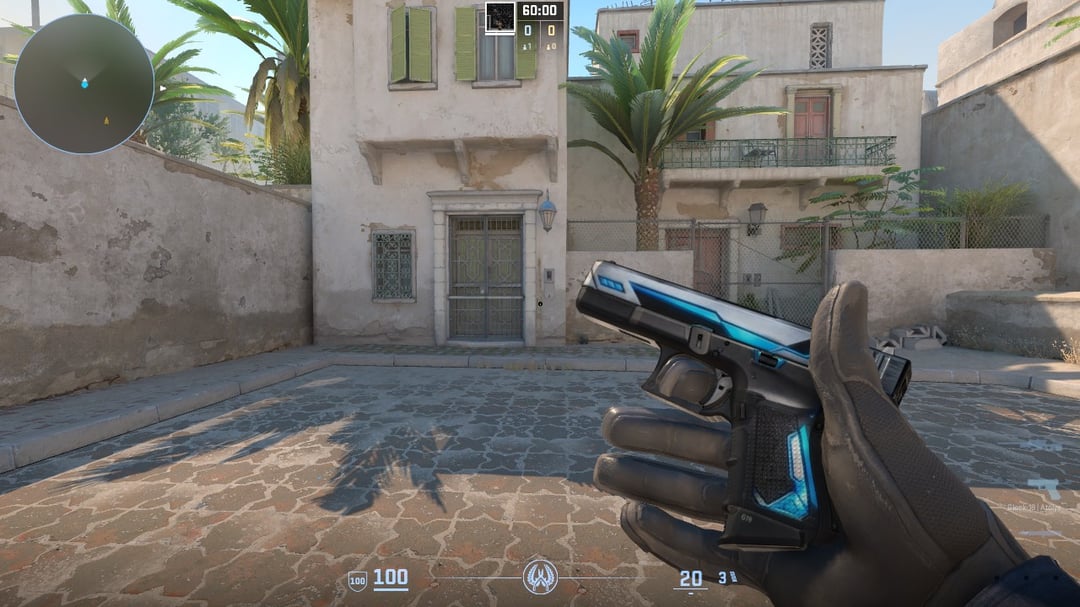Select the player avatar beside the round timer
This screenshot has height=607, width=1080.
[500, 16]
